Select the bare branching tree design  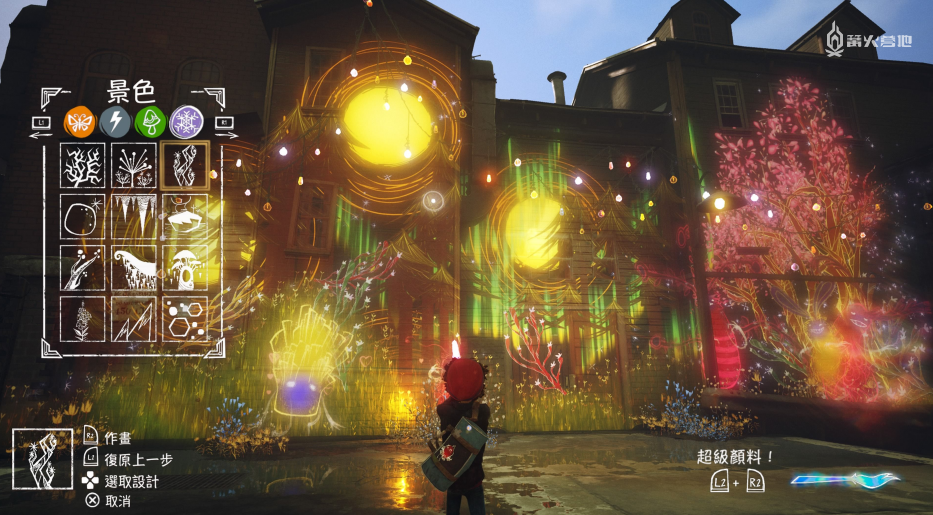pos(82,166)
